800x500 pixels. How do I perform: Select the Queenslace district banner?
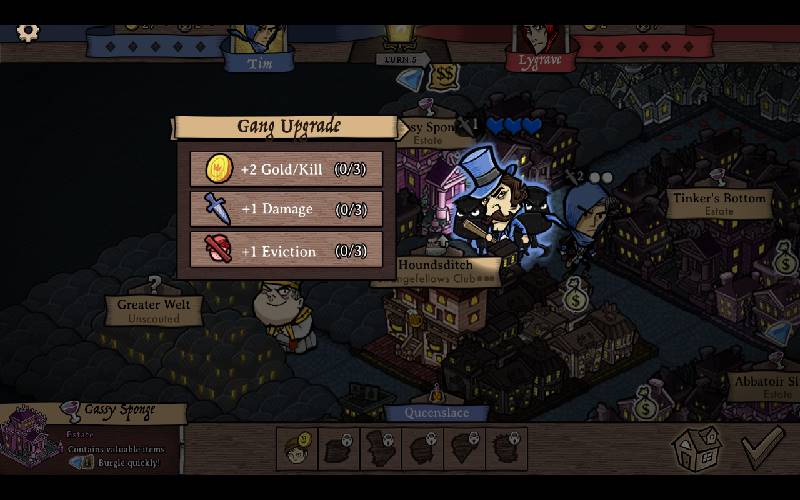435,412
